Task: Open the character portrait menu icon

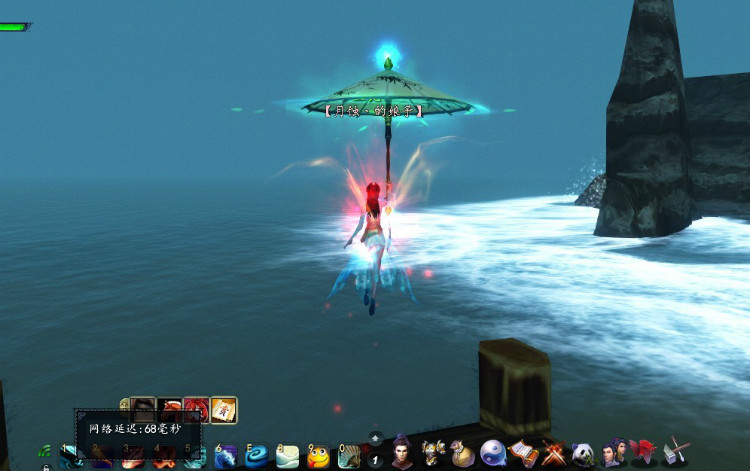Action: coord(402,452)
